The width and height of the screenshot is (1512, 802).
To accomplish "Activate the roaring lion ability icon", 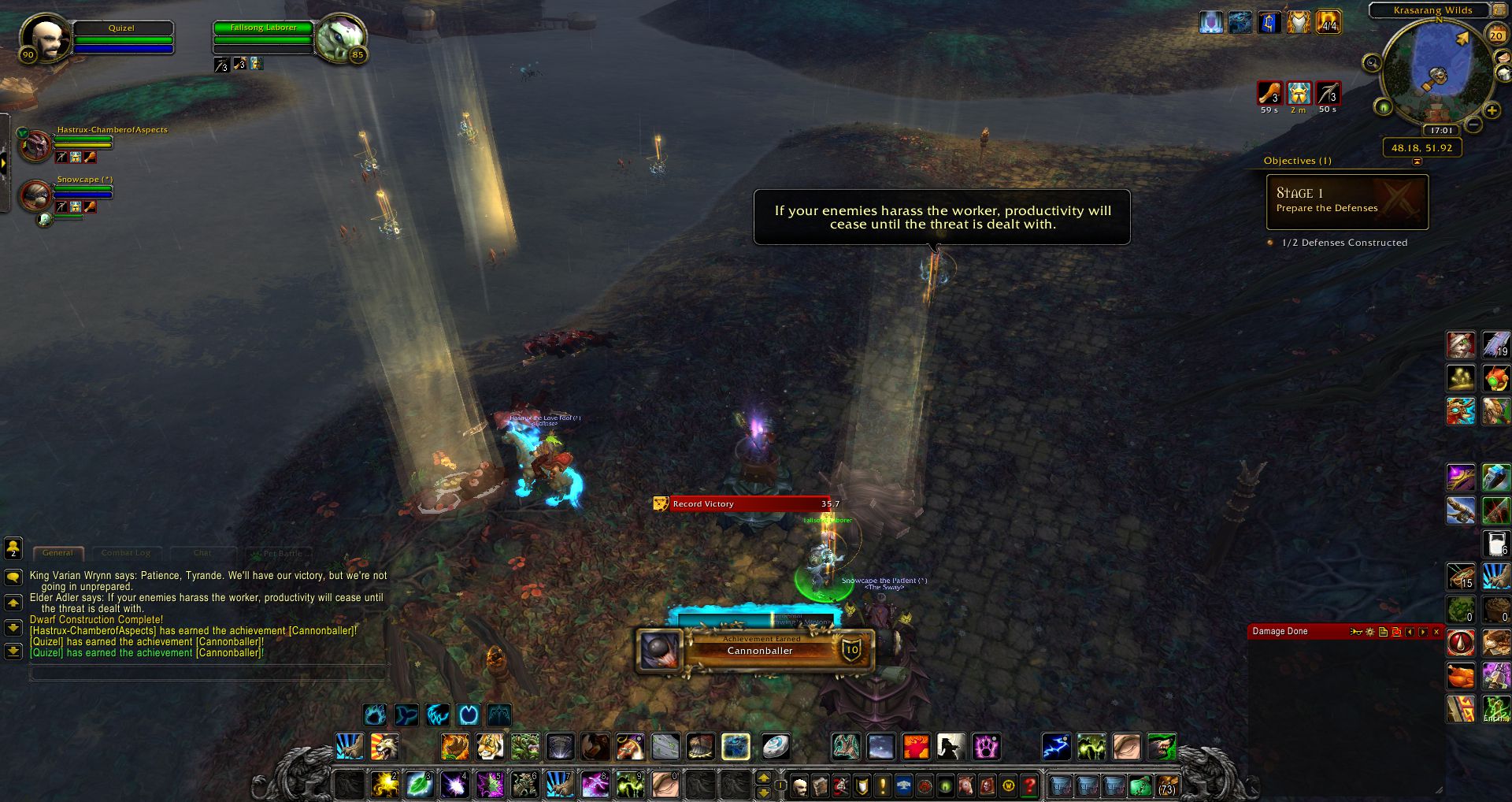I will [384, 746].
